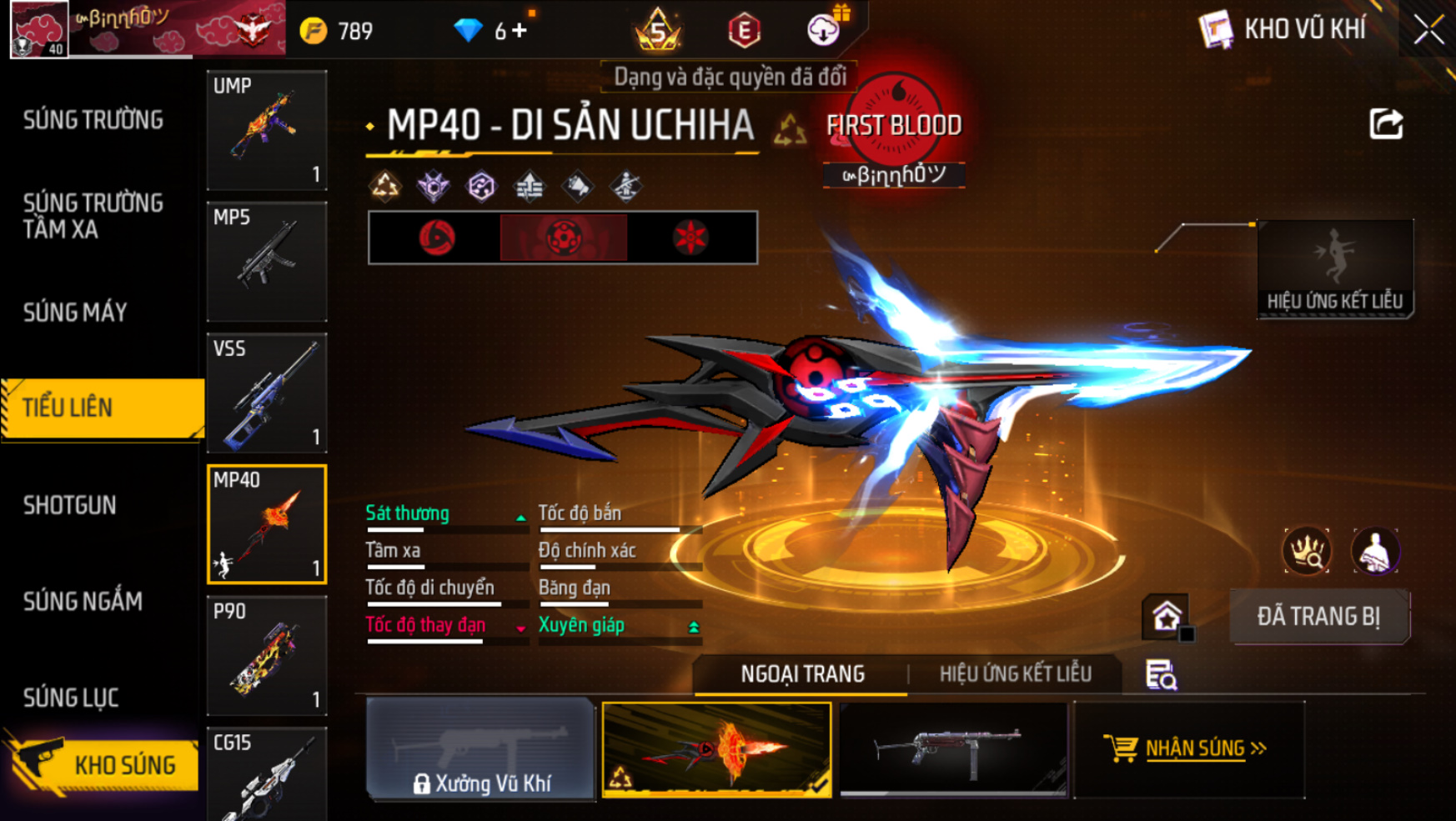This screenshot has width=1456, height=821.
Task: Click the locked Xưởng Vũ Khí slot
Action: point(481,748)
